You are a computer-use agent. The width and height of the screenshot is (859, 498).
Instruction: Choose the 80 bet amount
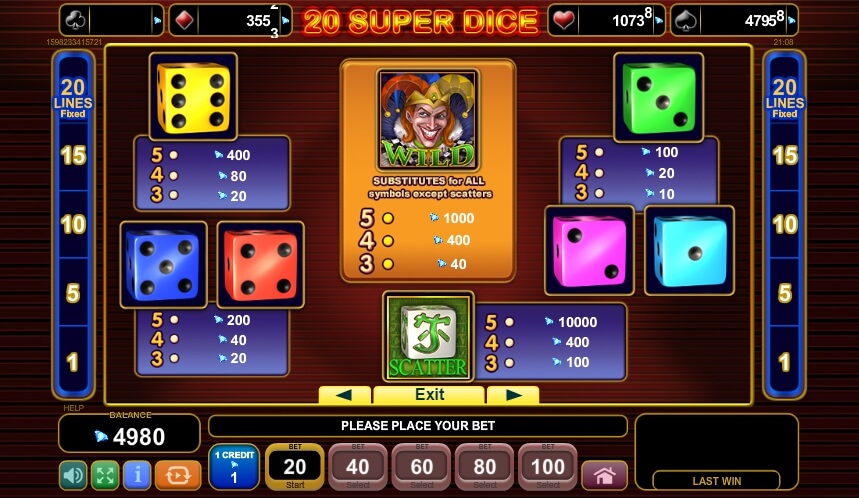pyautogui.click(x=485, y=467)
